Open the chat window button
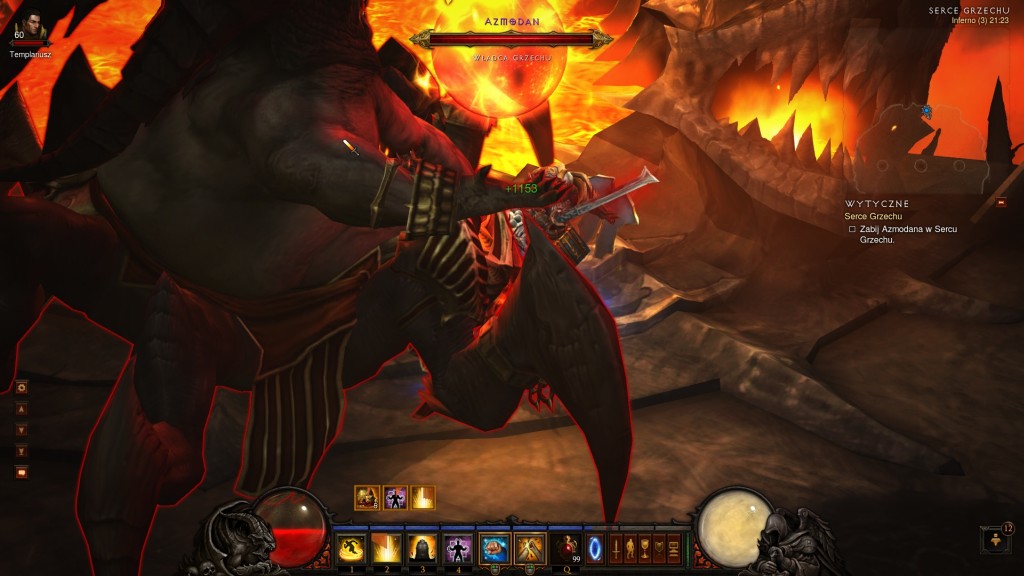1024x576 pixels. coord(22,472)
